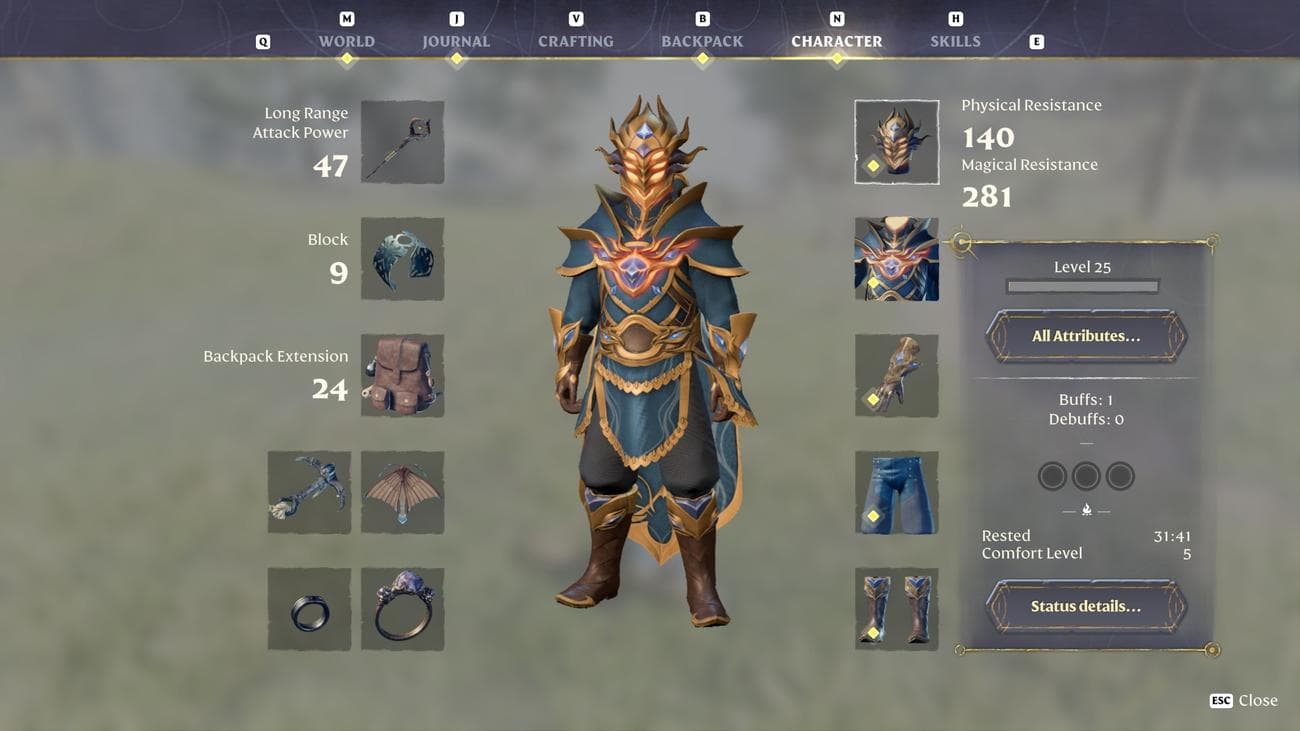Screen dimensions: 1300x731
Task: Select the gloves armor slot
Action: 896,376
